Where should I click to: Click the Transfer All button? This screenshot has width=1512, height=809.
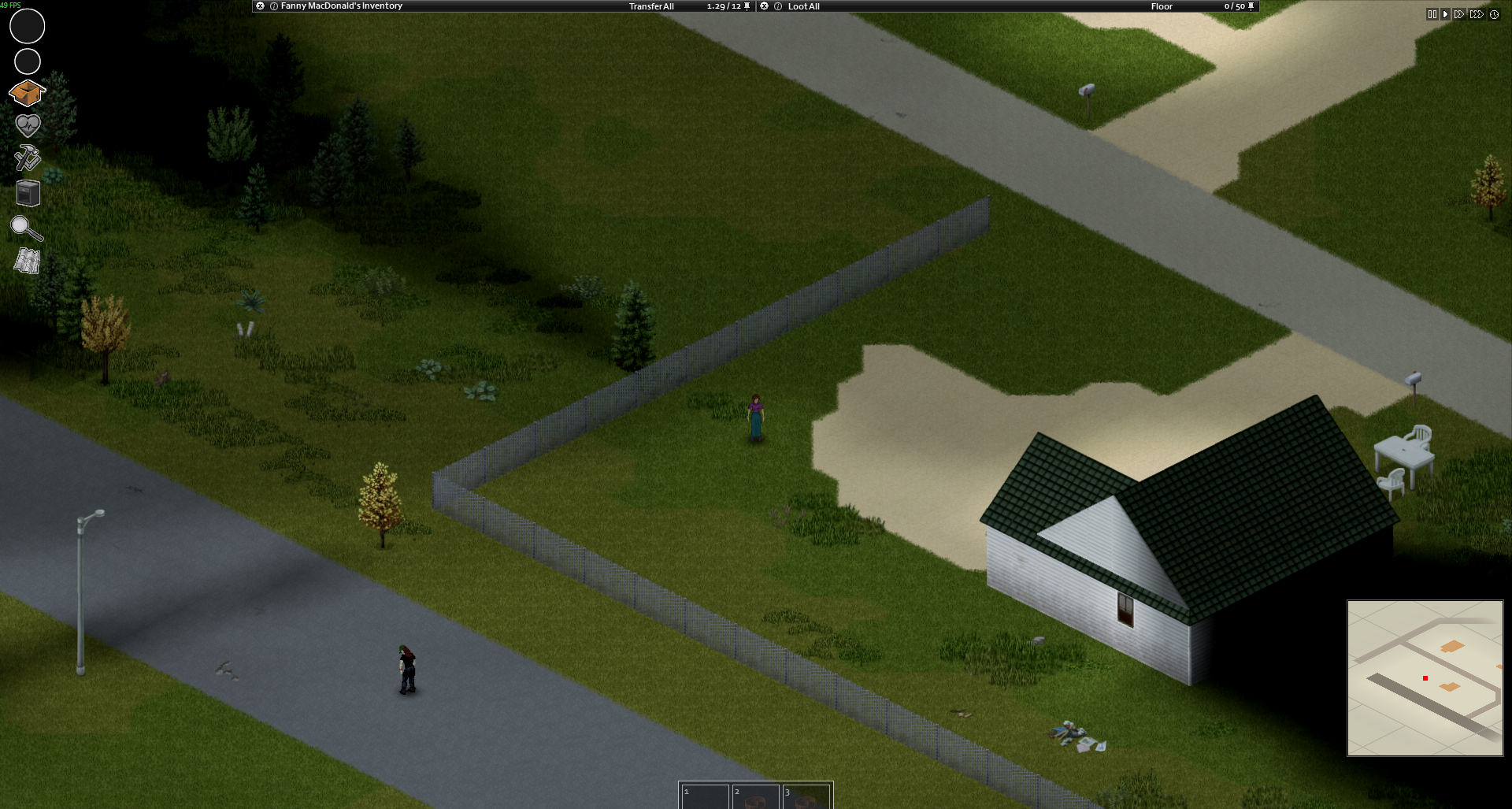[x=651, y=6]
